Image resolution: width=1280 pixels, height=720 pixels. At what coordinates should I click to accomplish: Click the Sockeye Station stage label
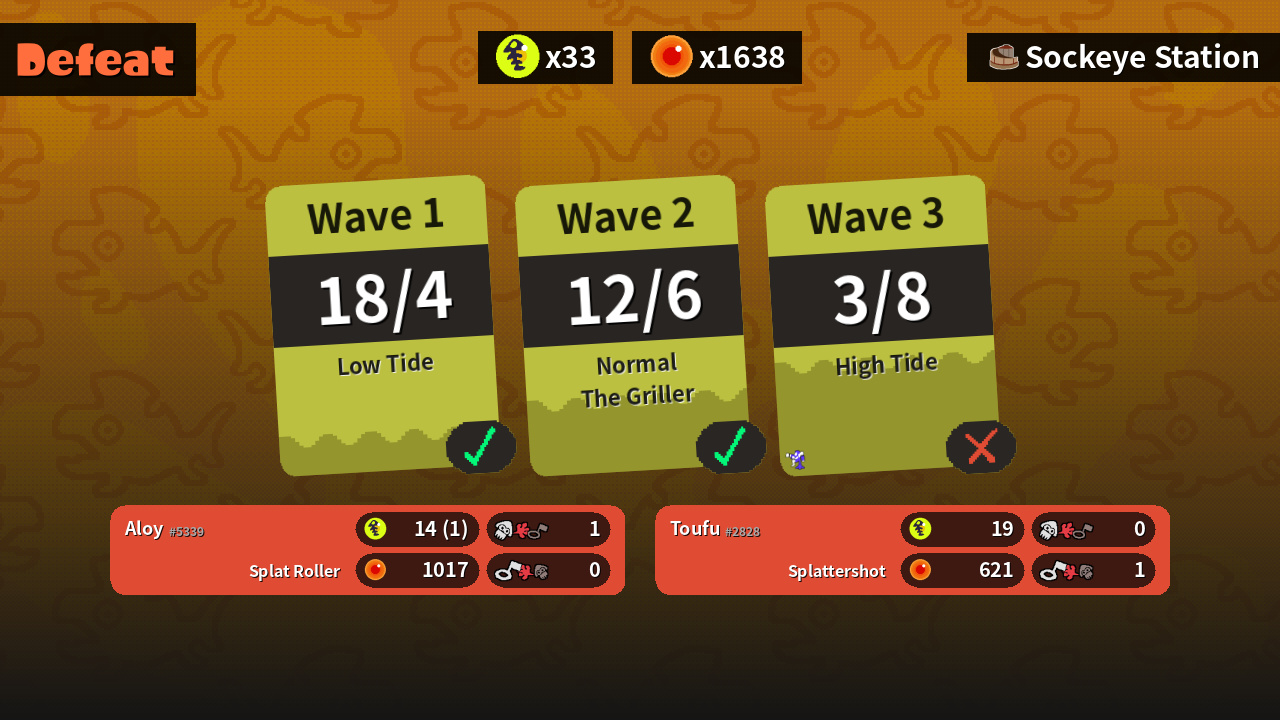[x=1123, y=58]
